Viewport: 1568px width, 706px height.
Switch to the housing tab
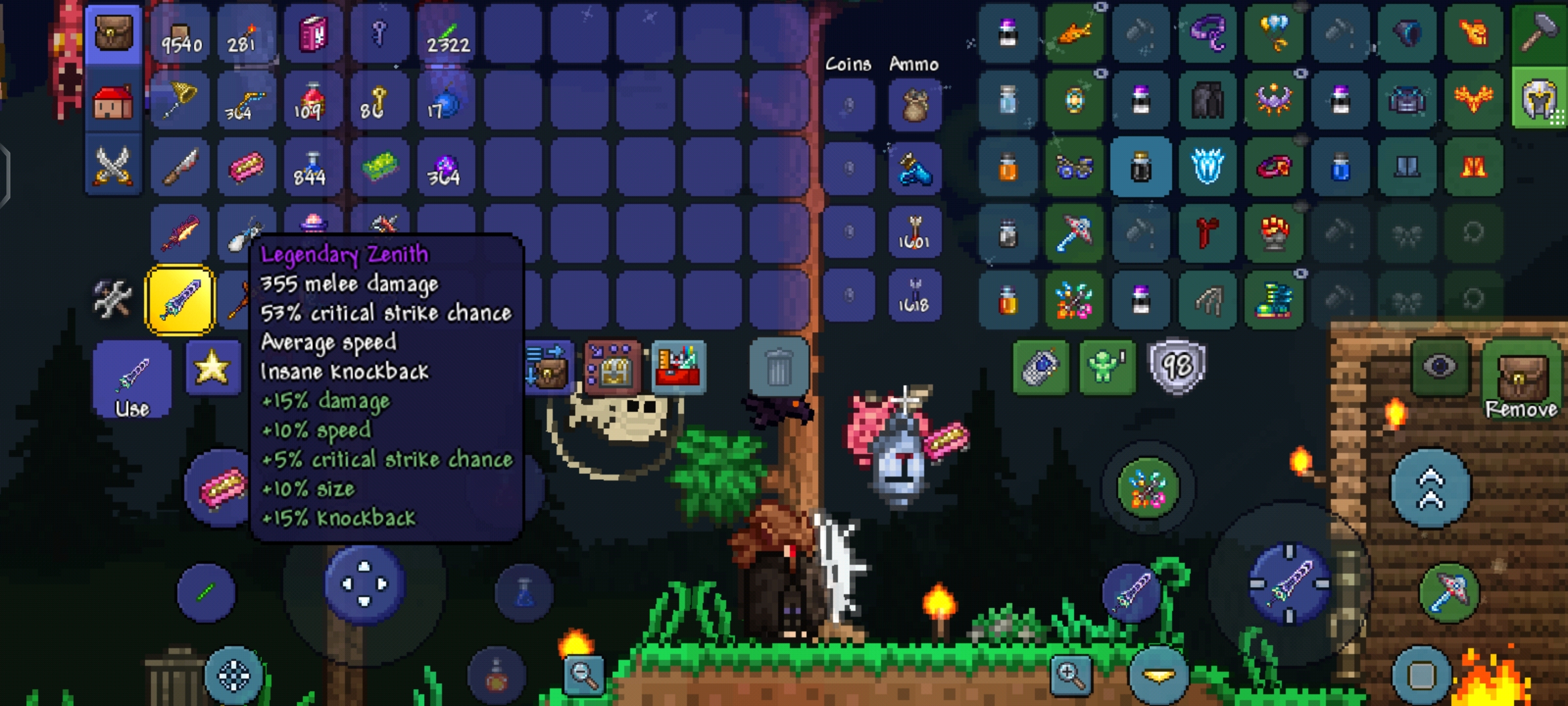pos(114,102)
